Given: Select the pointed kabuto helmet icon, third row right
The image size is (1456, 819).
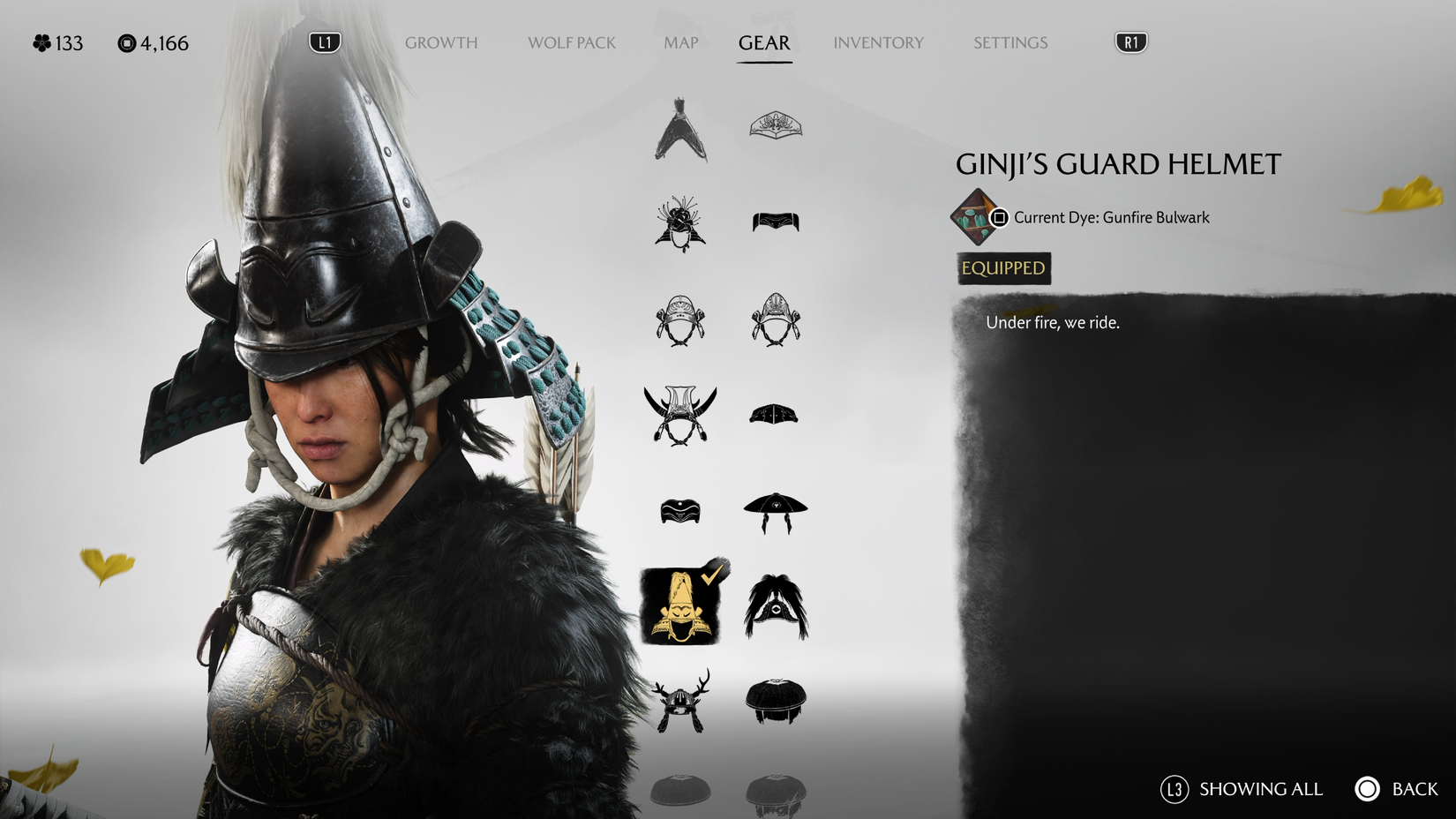Looking at the screenshot, I should (774, 322).
